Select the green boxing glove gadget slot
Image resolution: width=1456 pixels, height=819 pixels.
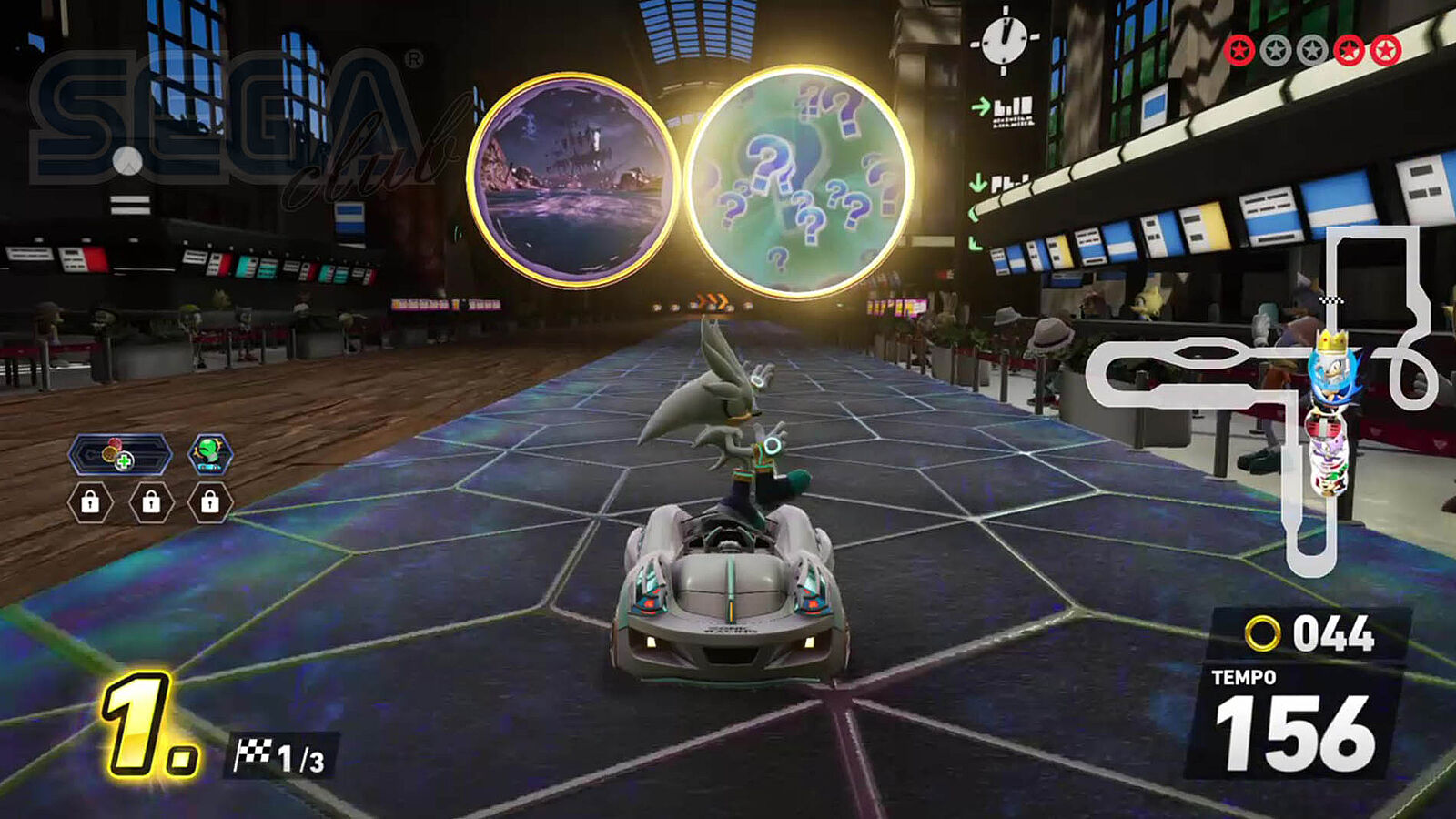click(210, 454)
